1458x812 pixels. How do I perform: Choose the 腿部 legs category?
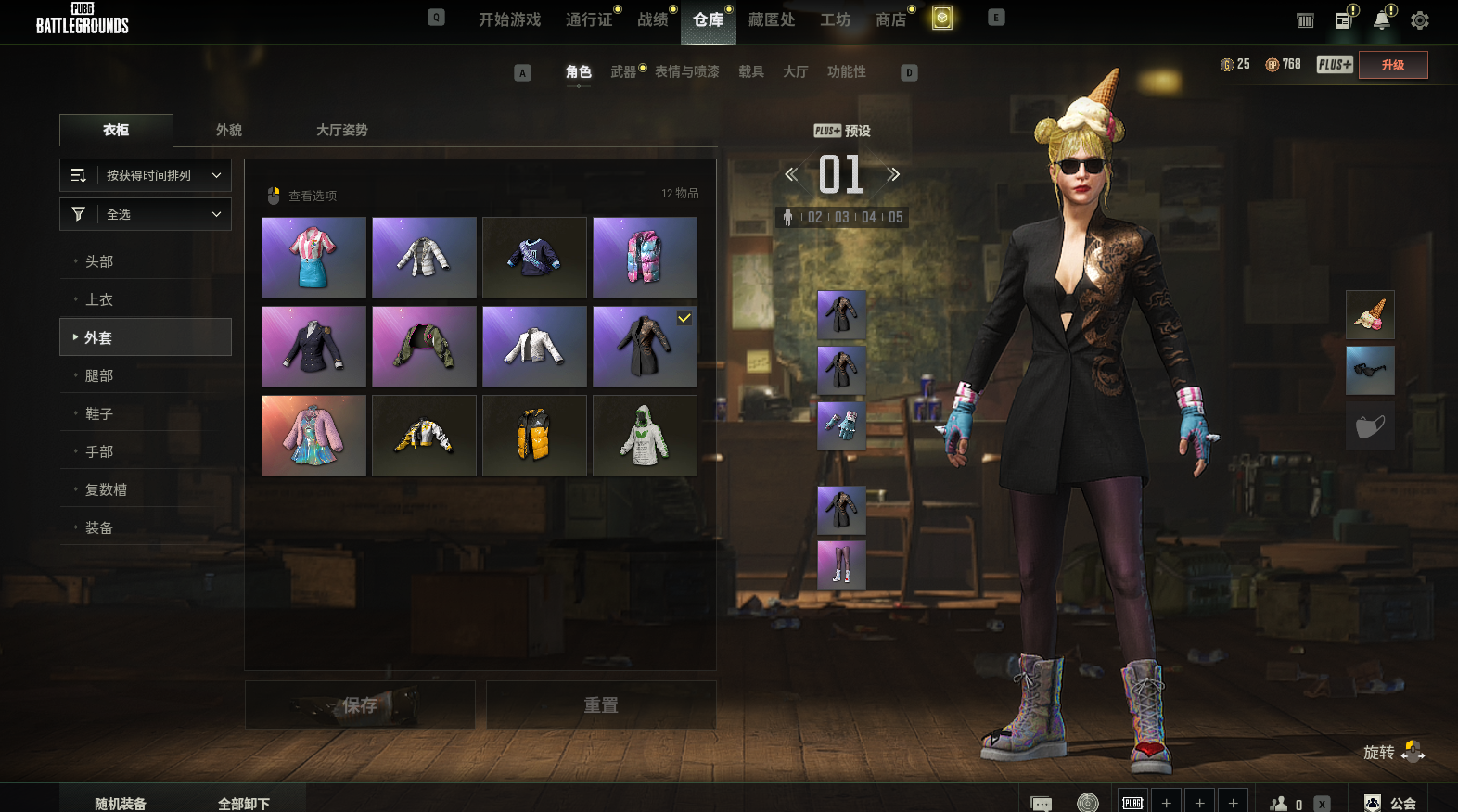(x=99, y=375)
